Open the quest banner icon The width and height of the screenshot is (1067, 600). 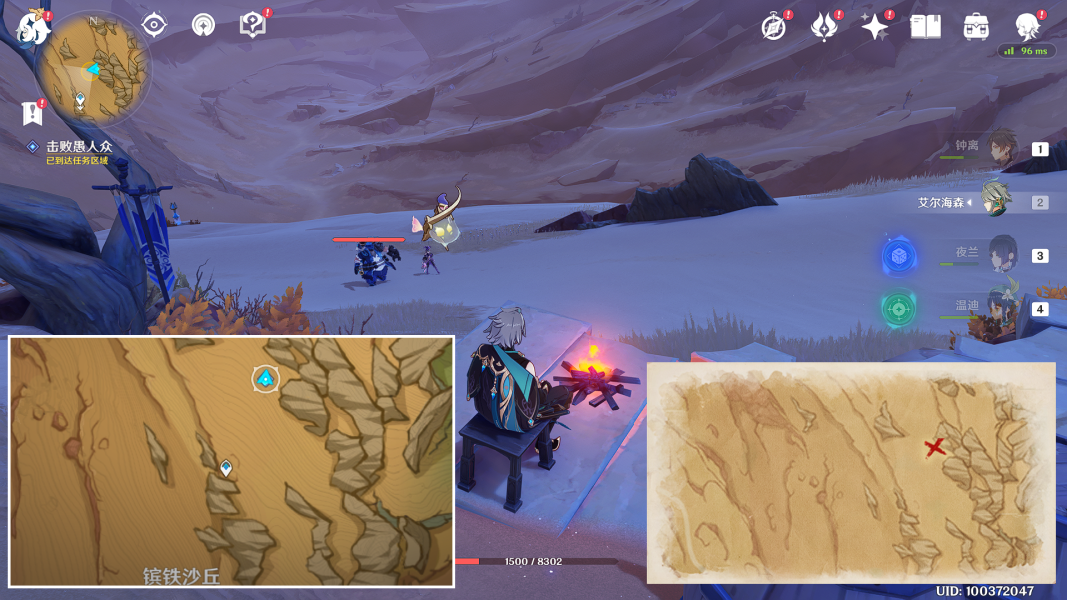pyautogui.click(x=32, y=113)
